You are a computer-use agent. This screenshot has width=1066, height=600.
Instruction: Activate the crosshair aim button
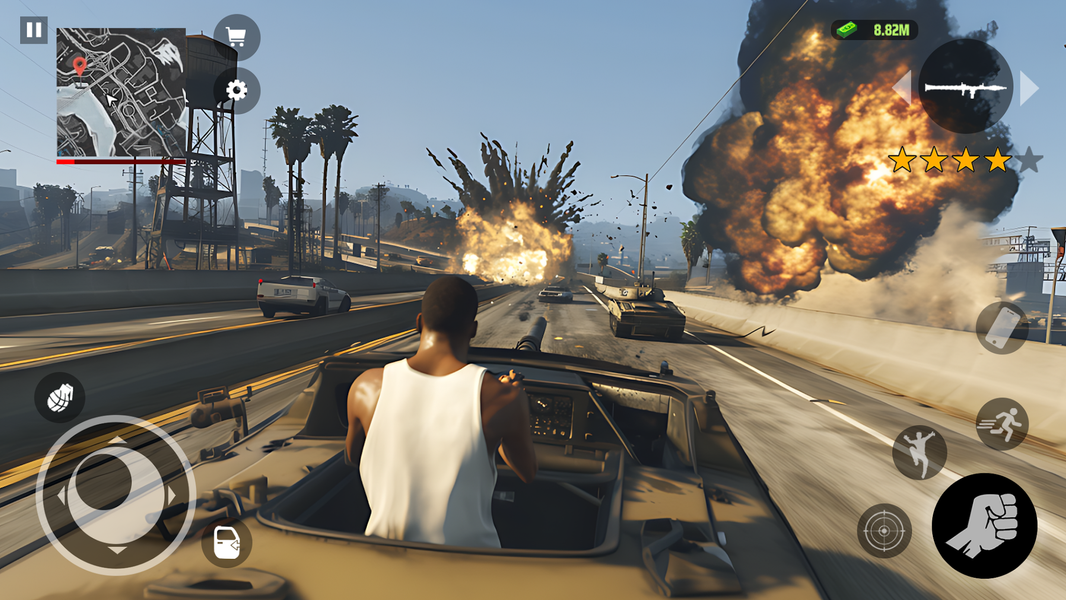point(884,530)
